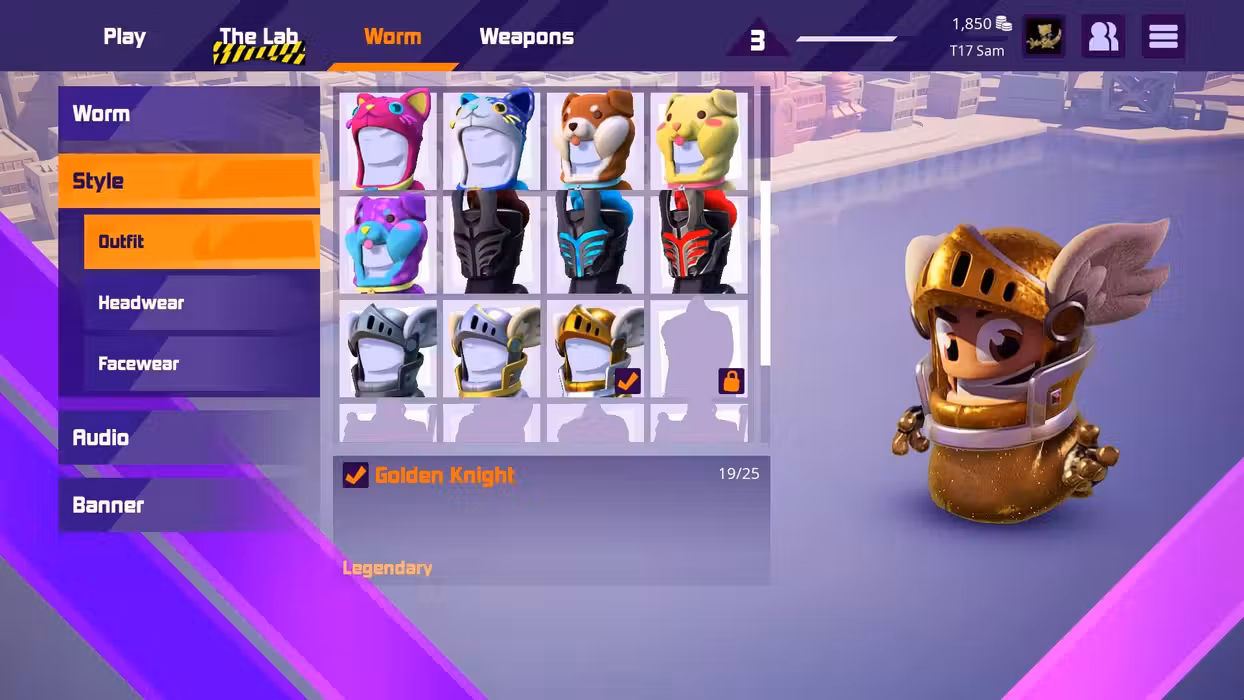Open the Worm sidebar section
This screenshot has width=1244, height=700.
click(x=189, y=114)
